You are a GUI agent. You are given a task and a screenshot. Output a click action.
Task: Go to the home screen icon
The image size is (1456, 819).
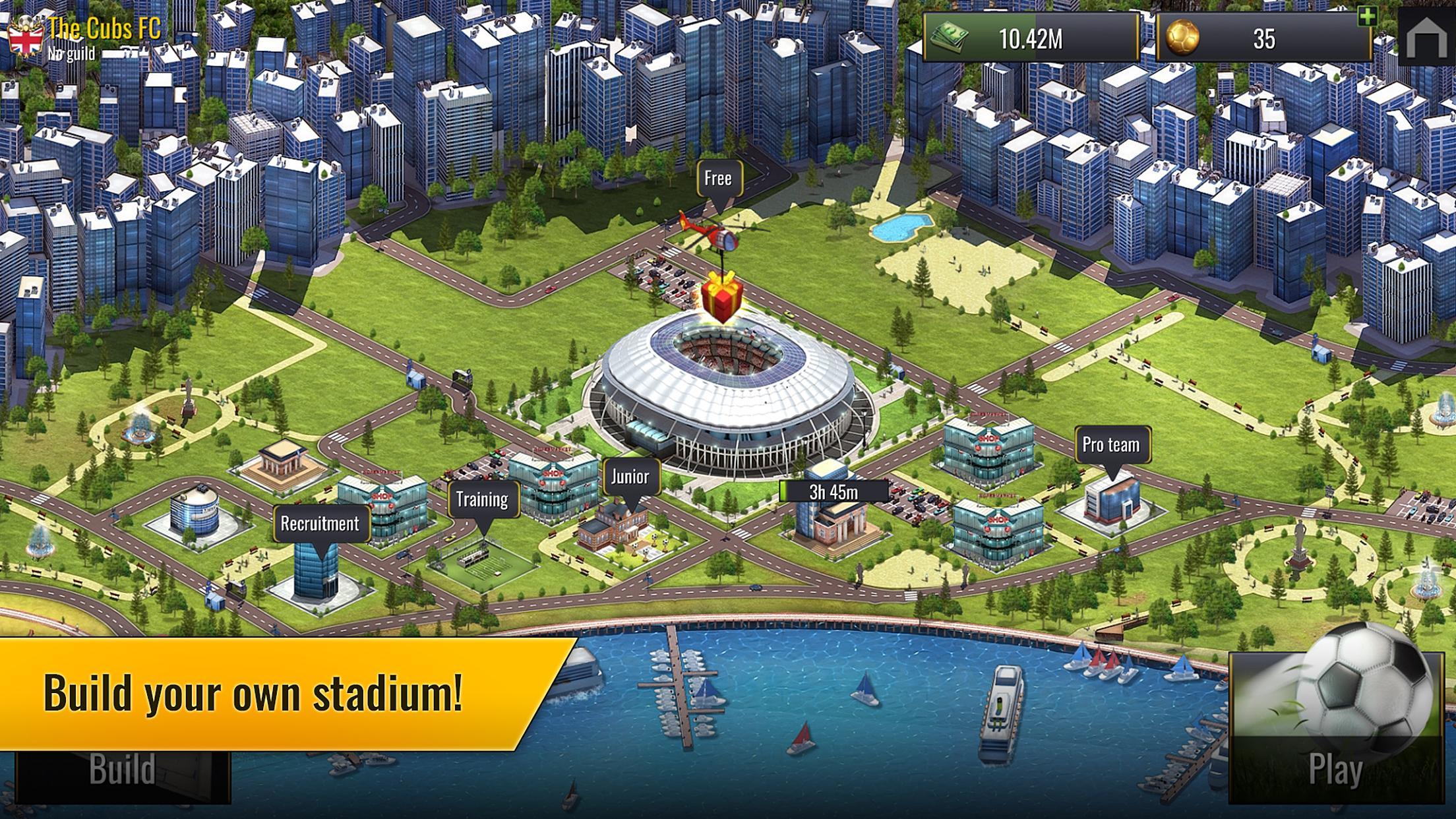click(x=1426, y=38)
